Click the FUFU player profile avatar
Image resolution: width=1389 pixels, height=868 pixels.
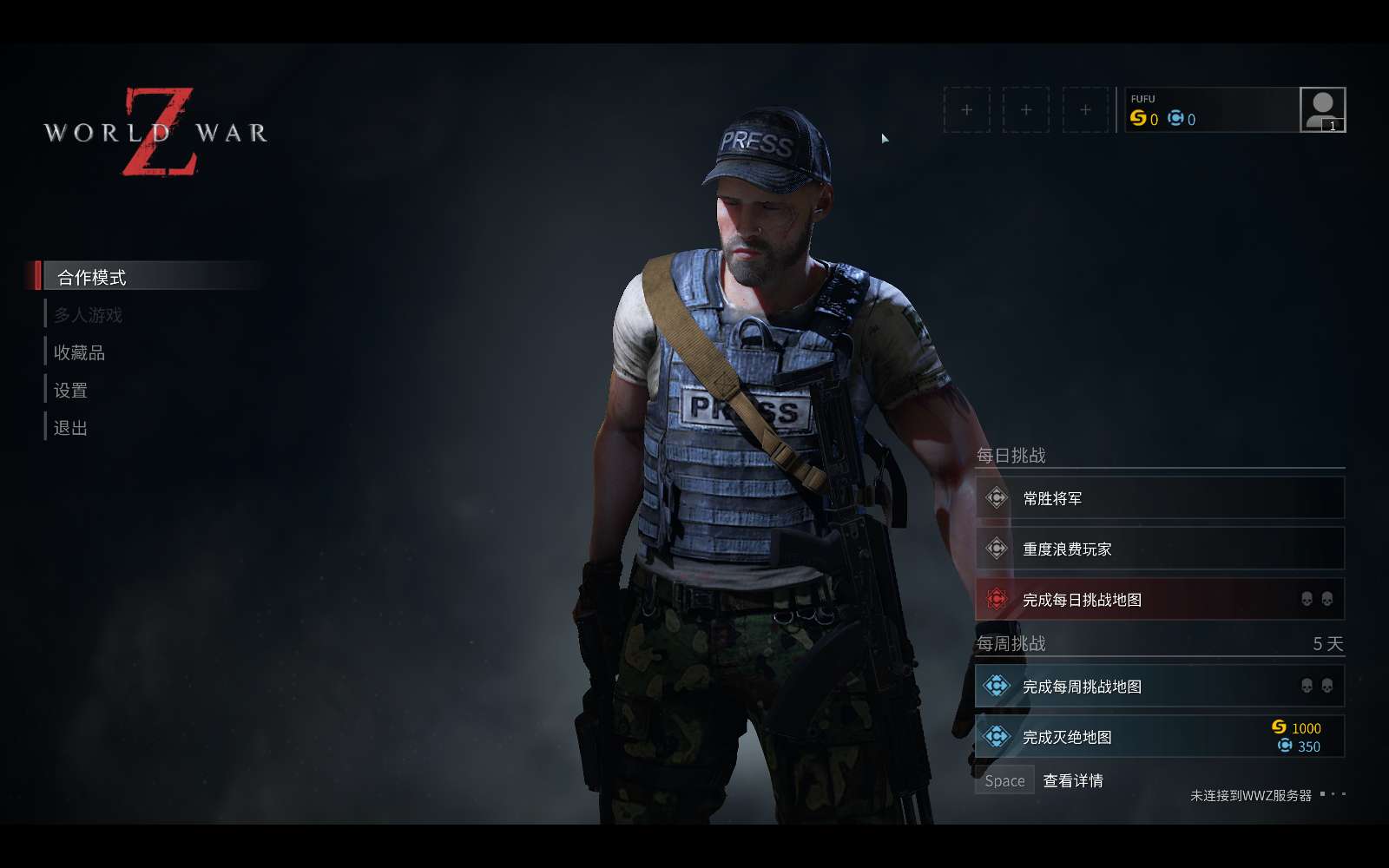pos(1322,109)
